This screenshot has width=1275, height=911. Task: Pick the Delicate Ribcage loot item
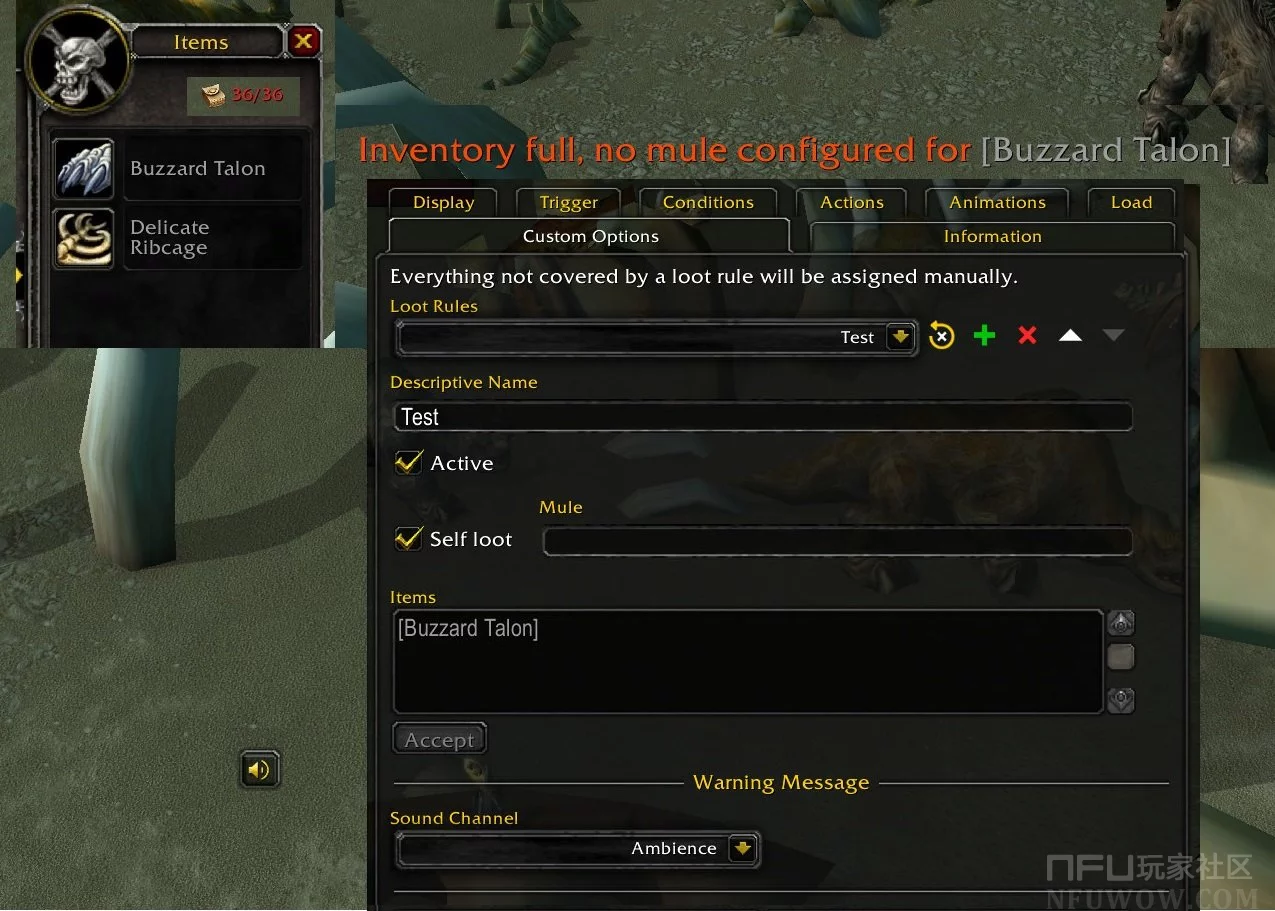point(177,238)
